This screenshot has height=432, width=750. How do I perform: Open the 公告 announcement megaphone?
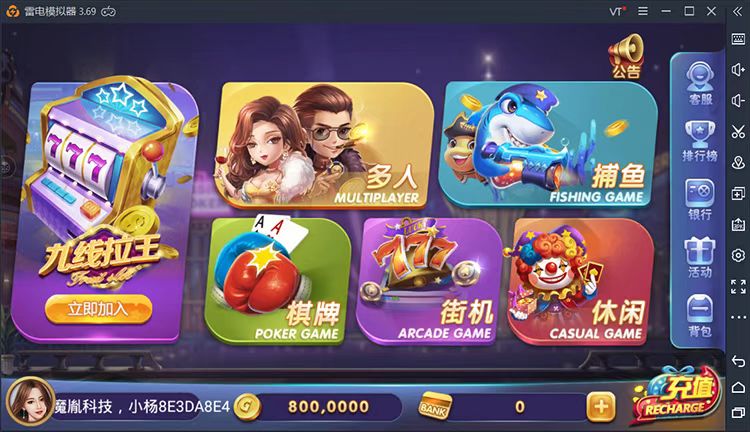click(626, 54)
